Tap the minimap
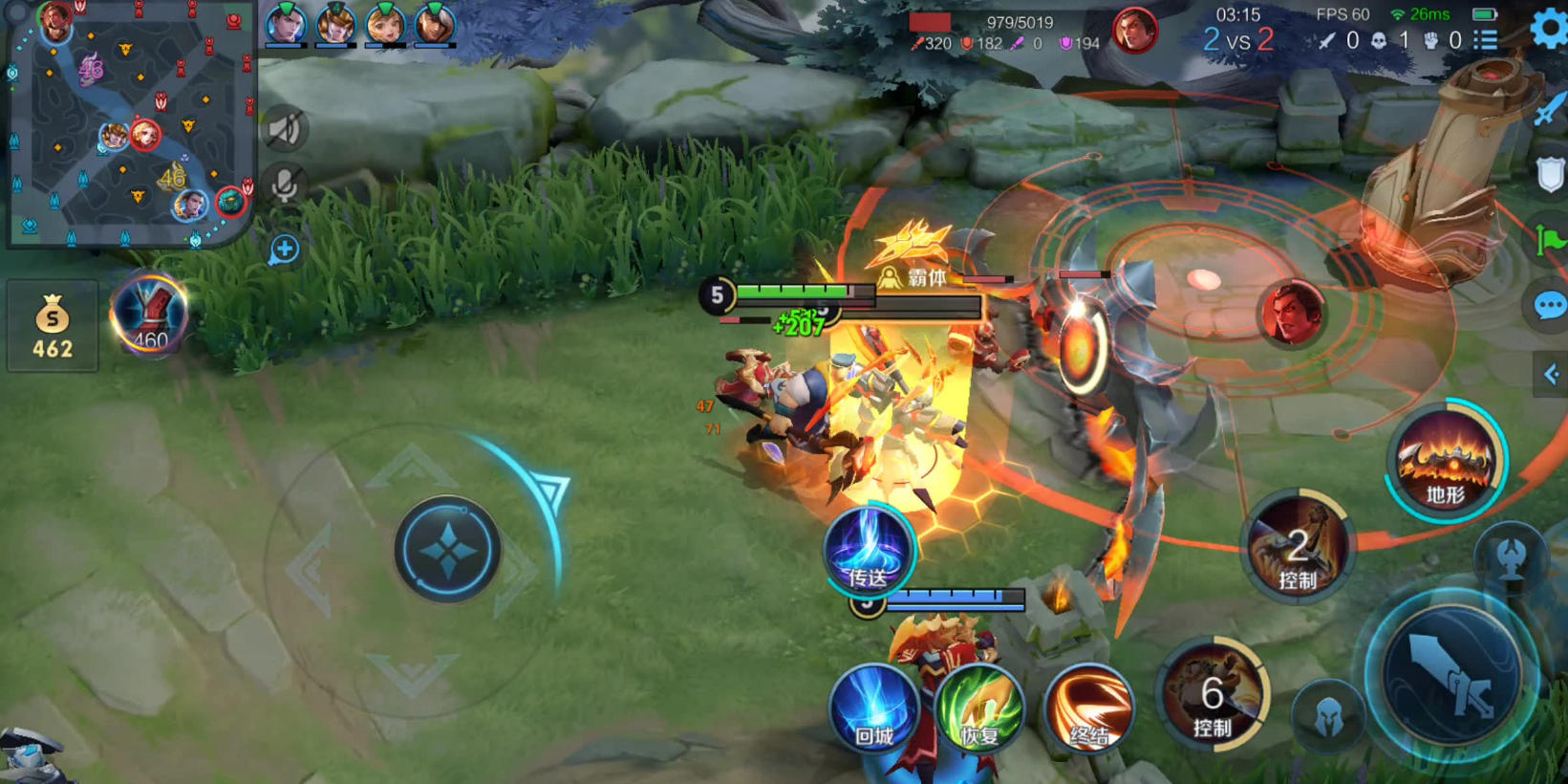The width and height of the screenshot is (1568, 784). point(129,124)
